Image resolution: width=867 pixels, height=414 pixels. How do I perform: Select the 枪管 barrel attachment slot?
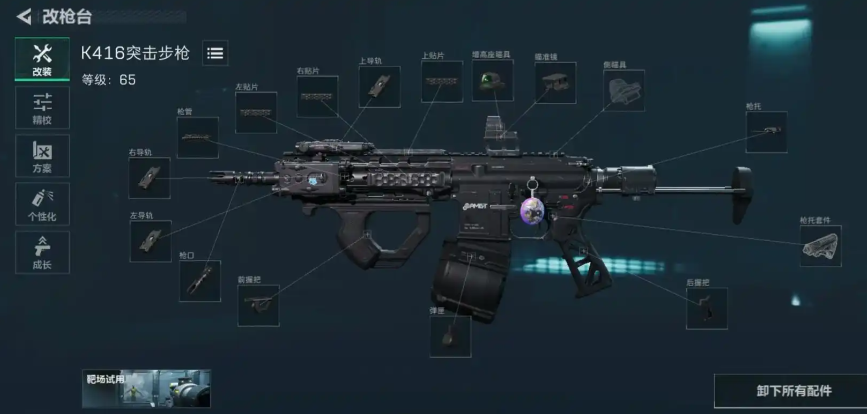click(x=198, y=137)
